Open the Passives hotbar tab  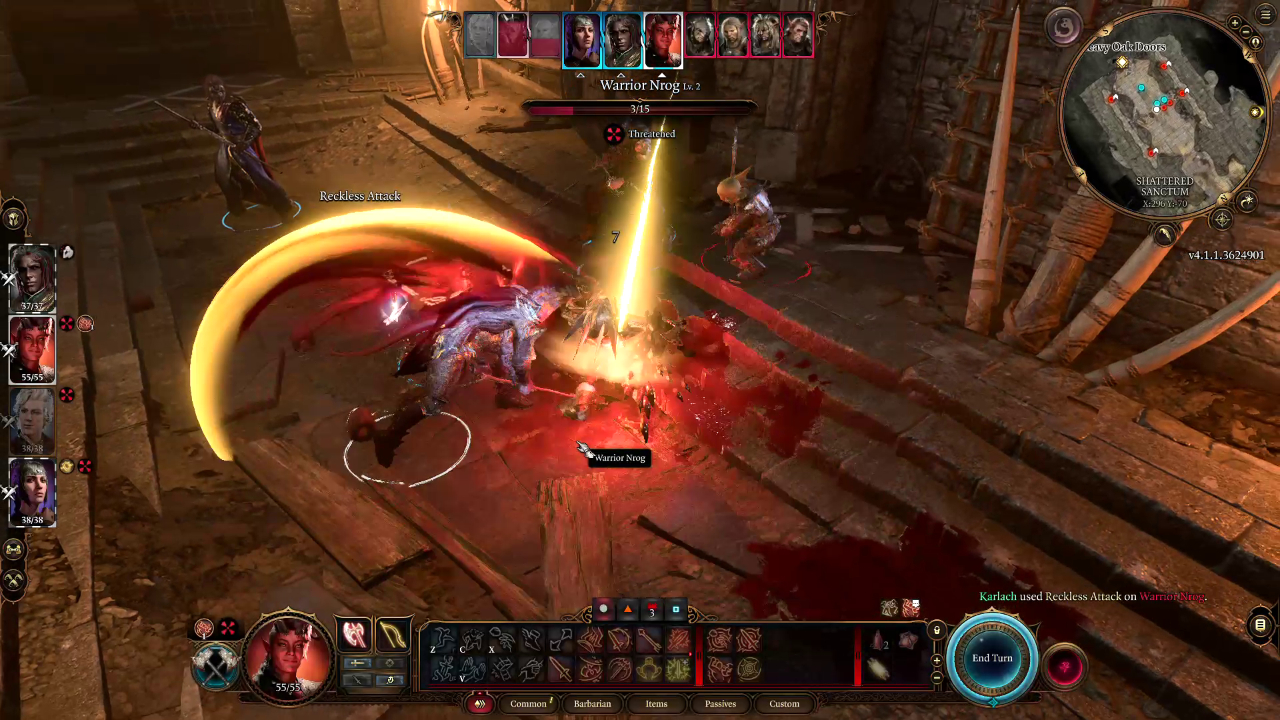pos(721,703)
